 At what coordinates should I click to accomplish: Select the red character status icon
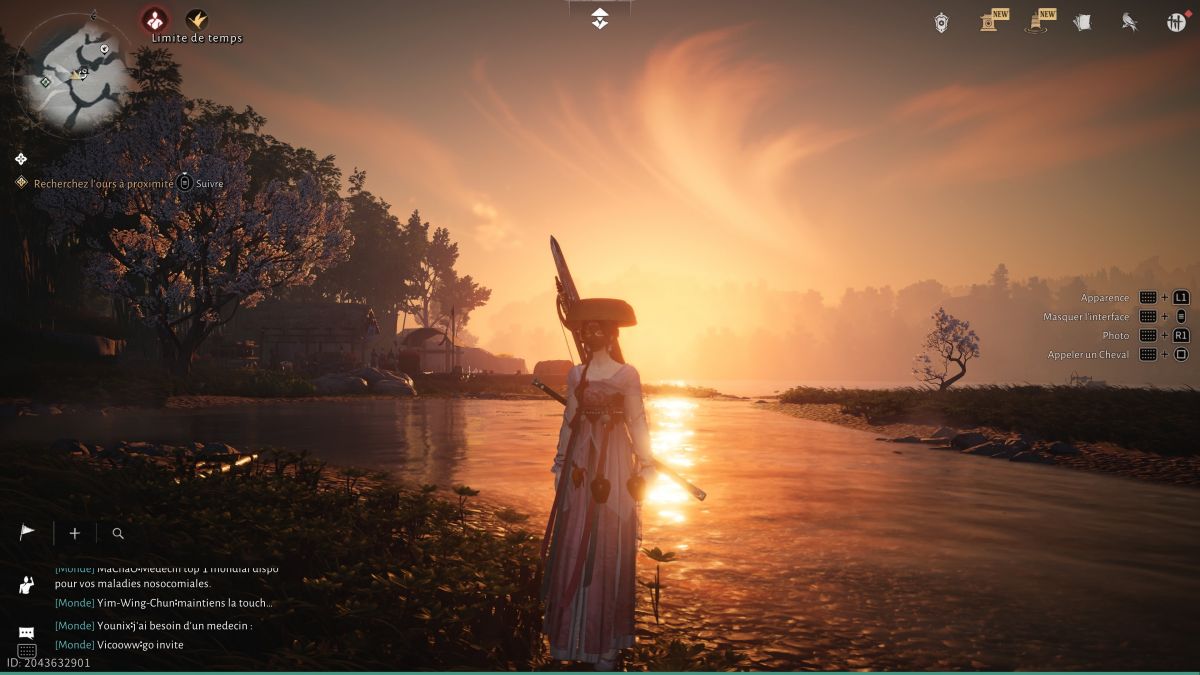(x=154, y=19)
